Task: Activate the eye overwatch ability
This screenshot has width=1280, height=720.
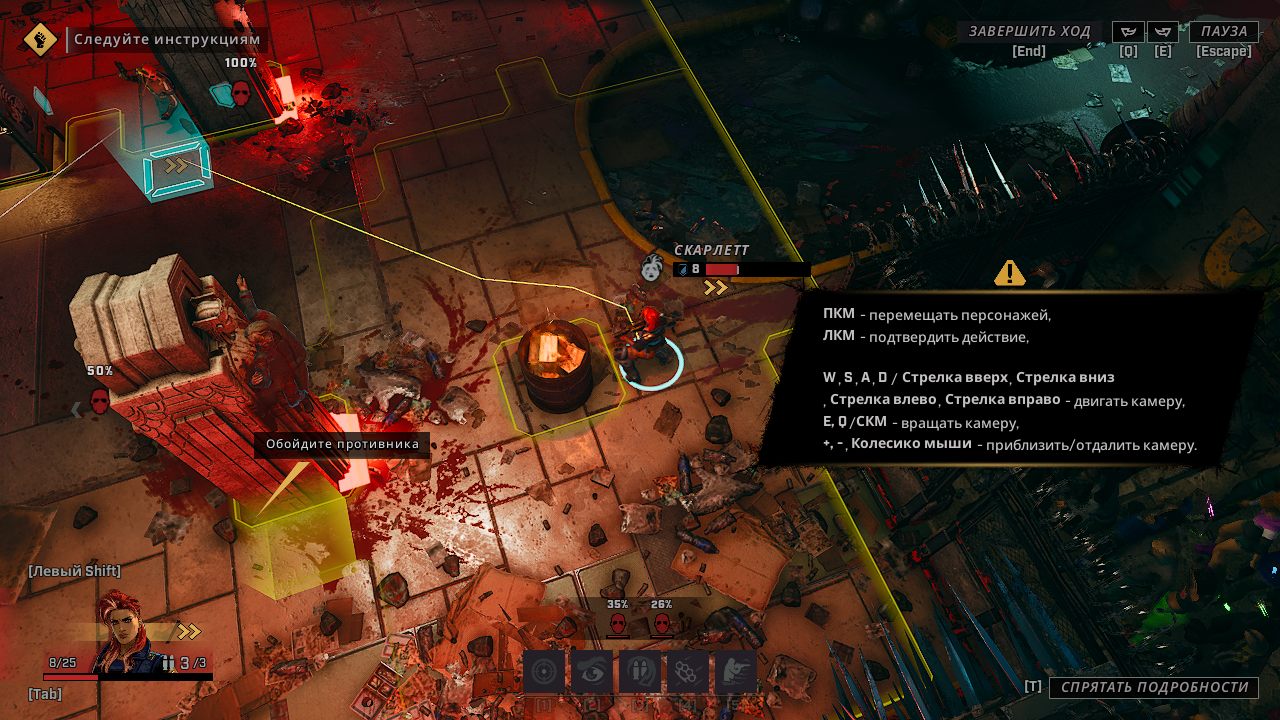Action: tap(592, 672)
